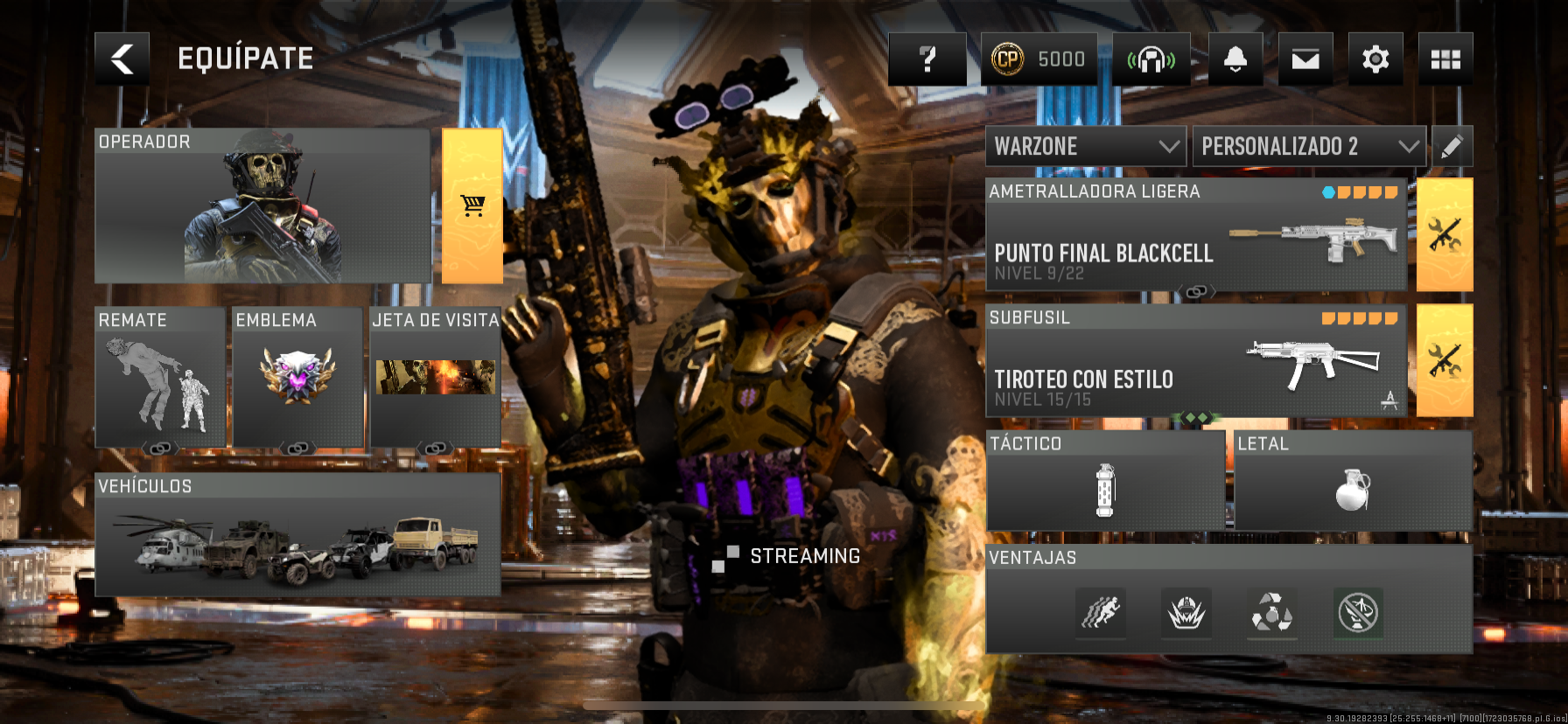
Task: Open the Vehículos panel
Action: (x=297, y=535)
